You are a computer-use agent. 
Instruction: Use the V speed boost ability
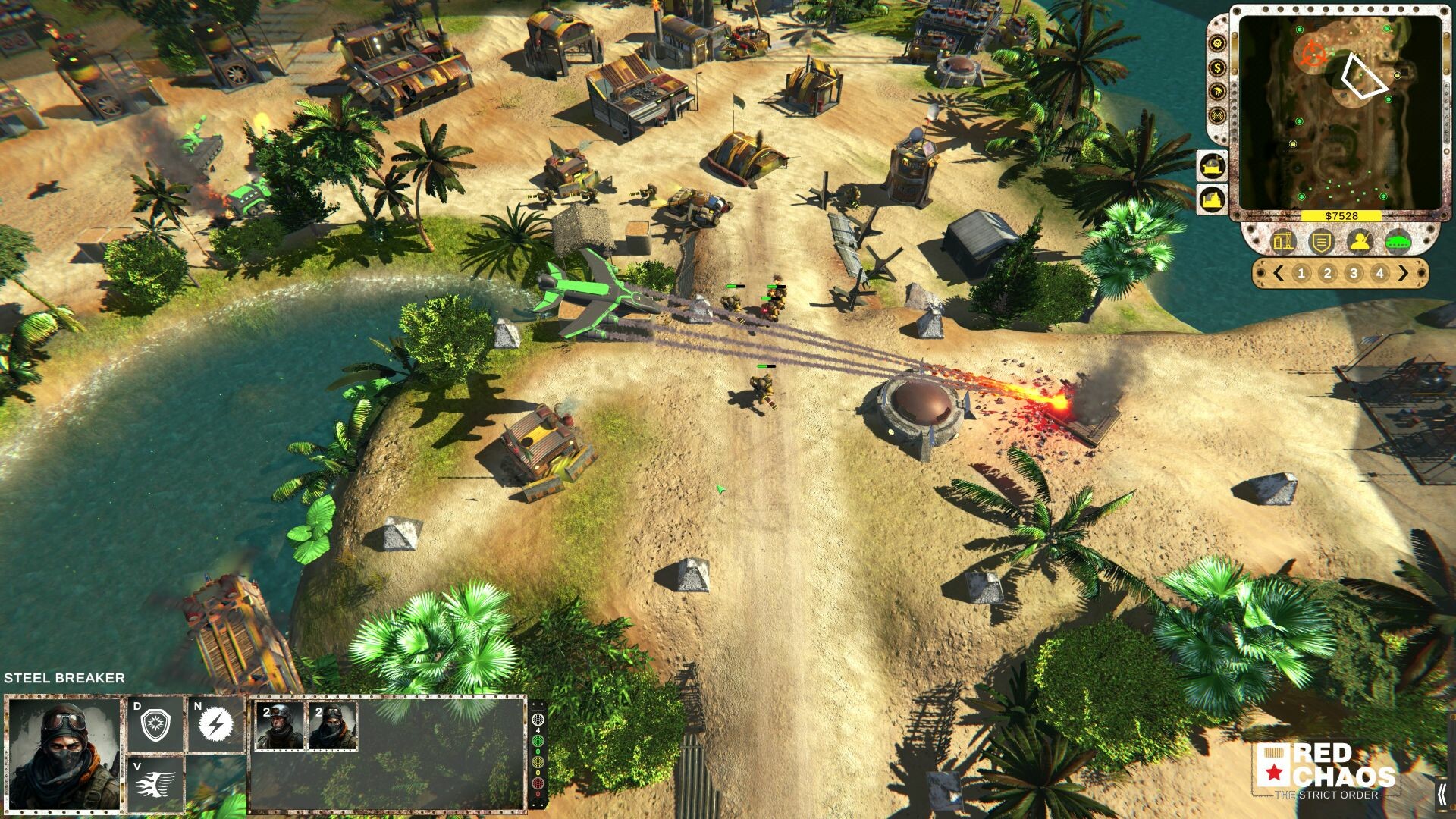(155, 783)
